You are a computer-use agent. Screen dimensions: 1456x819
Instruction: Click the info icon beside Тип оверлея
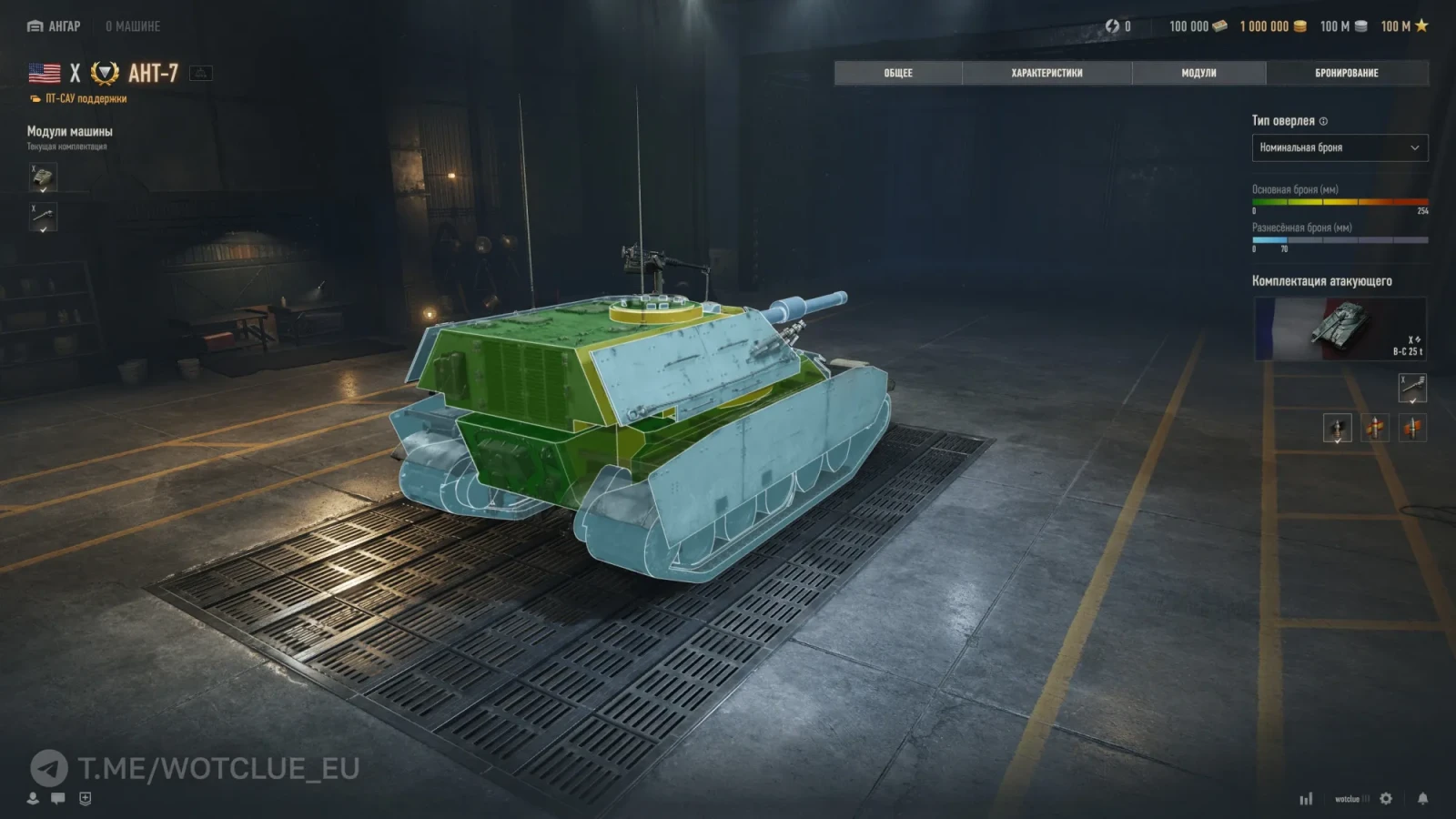(1324, 121)
